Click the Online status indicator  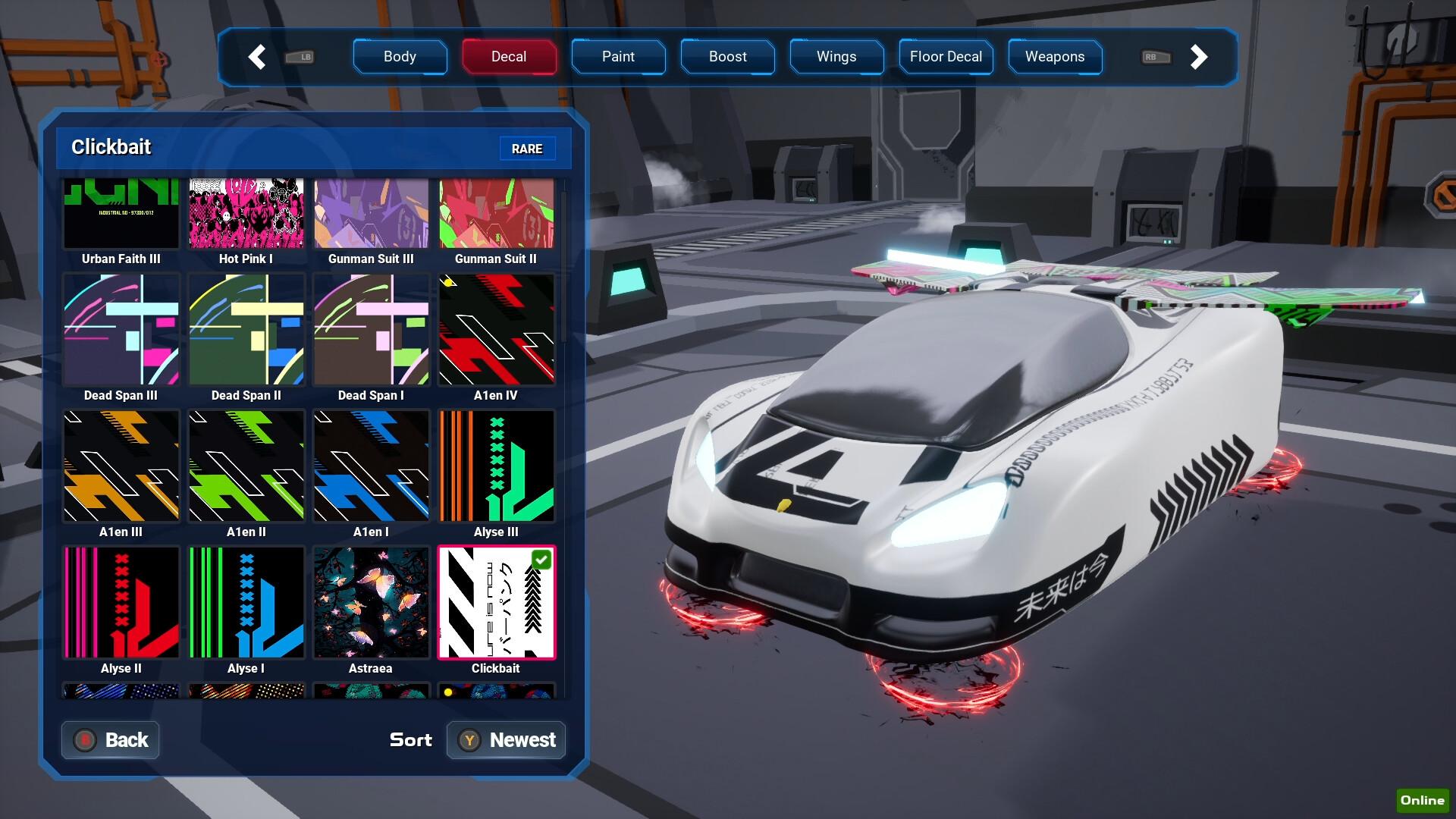point(1423,800)
